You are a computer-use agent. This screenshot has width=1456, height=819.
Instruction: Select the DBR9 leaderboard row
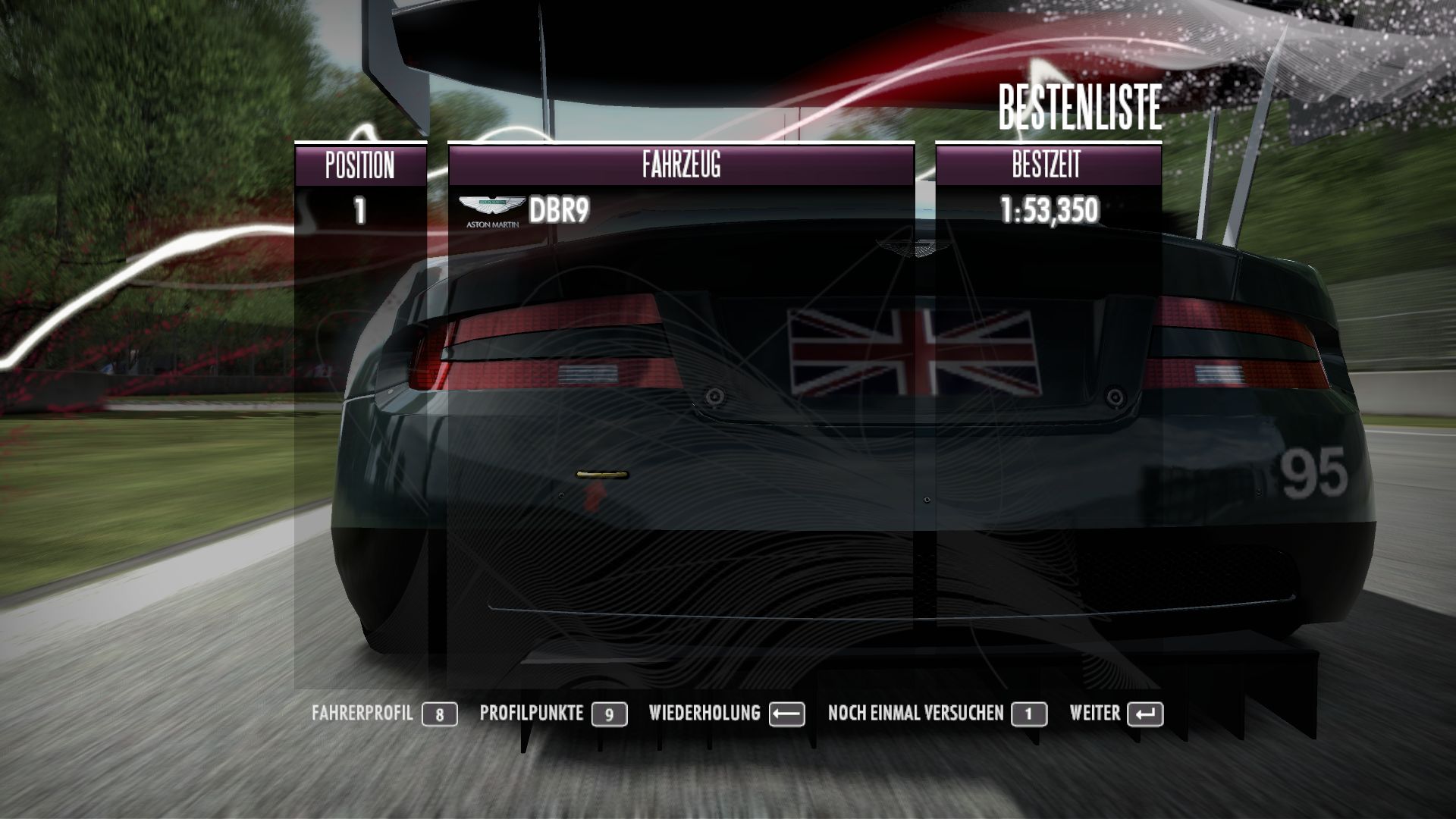[x=681, y=211]
